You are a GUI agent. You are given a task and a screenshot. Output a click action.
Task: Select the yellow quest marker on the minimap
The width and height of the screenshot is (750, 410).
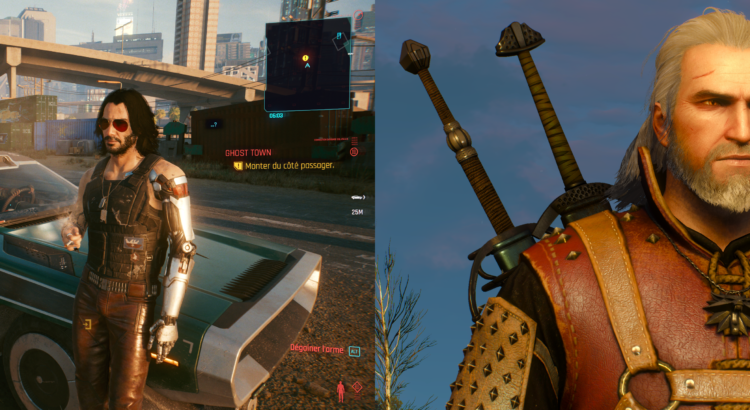306,58
